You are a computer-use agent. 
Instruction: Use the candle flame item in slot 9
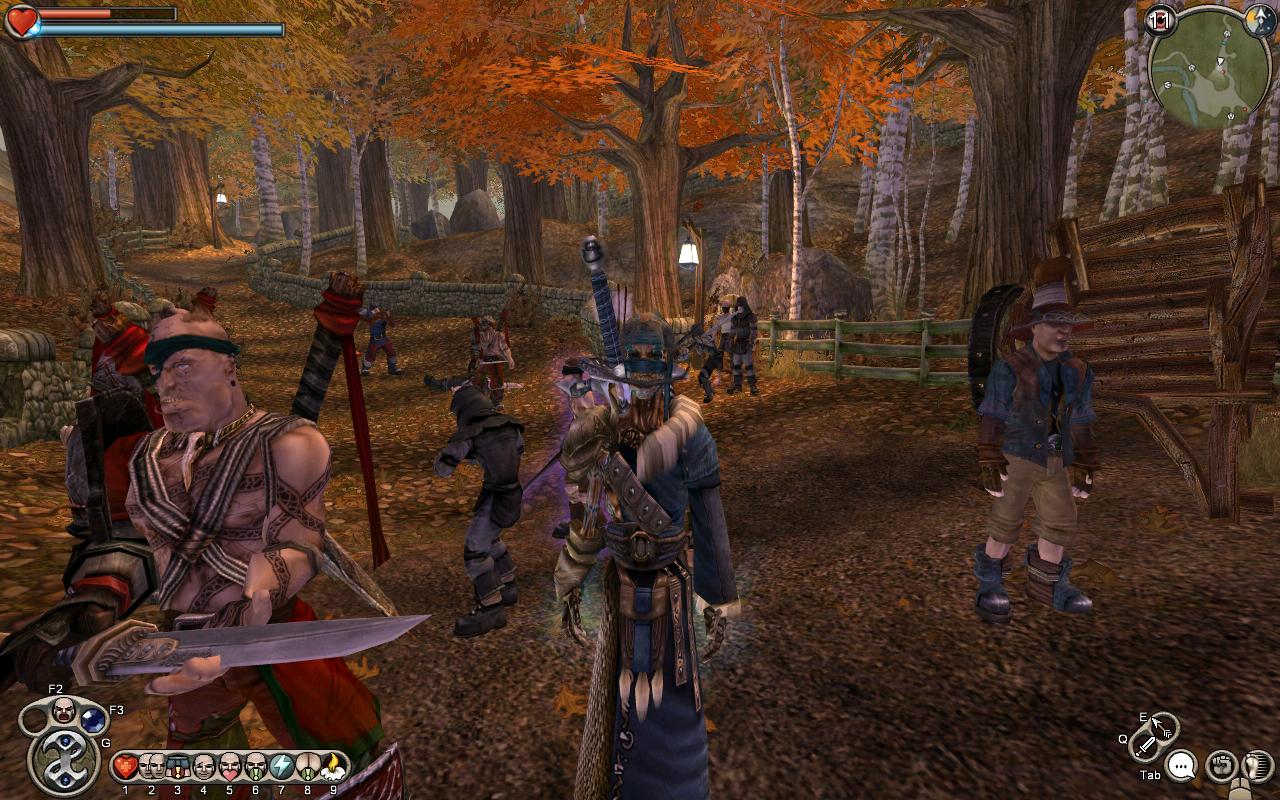pyautogui.click(x=333, y=767)
